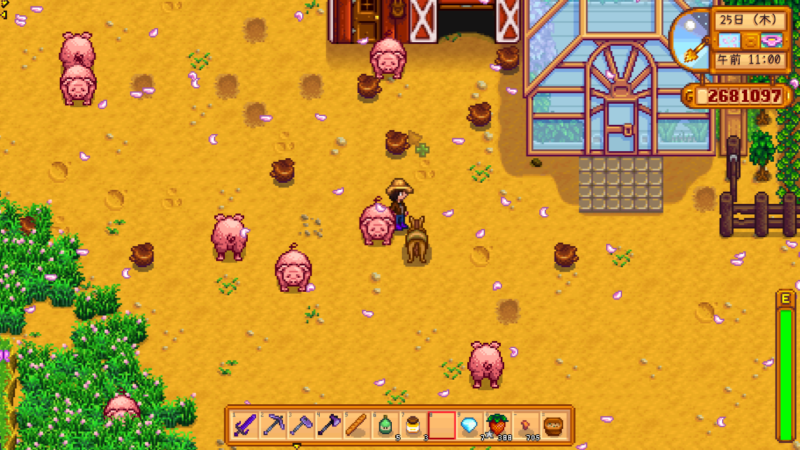Click the empty red-highlighted hotbar slot
Image resolution: width=800 pixels, height=450 pixels.
(441, 425)
